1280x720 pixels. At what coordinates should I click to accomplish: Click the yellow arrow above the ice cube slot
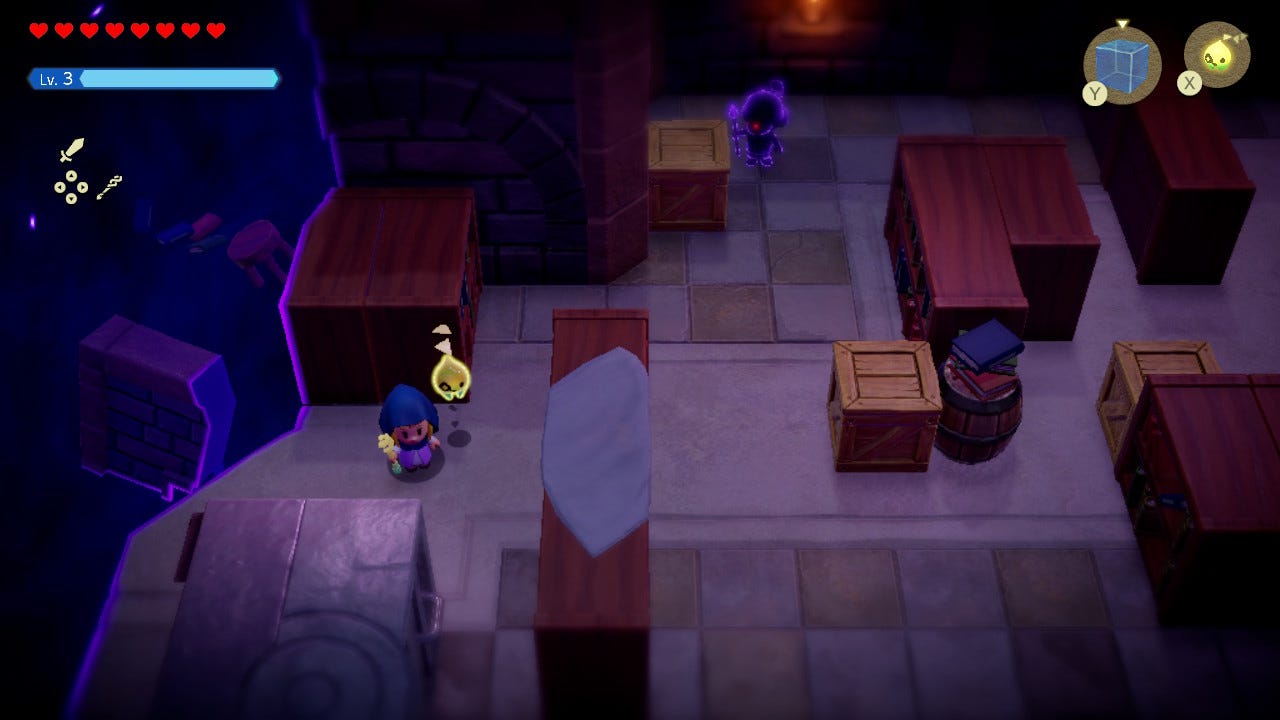[1123, 22]
